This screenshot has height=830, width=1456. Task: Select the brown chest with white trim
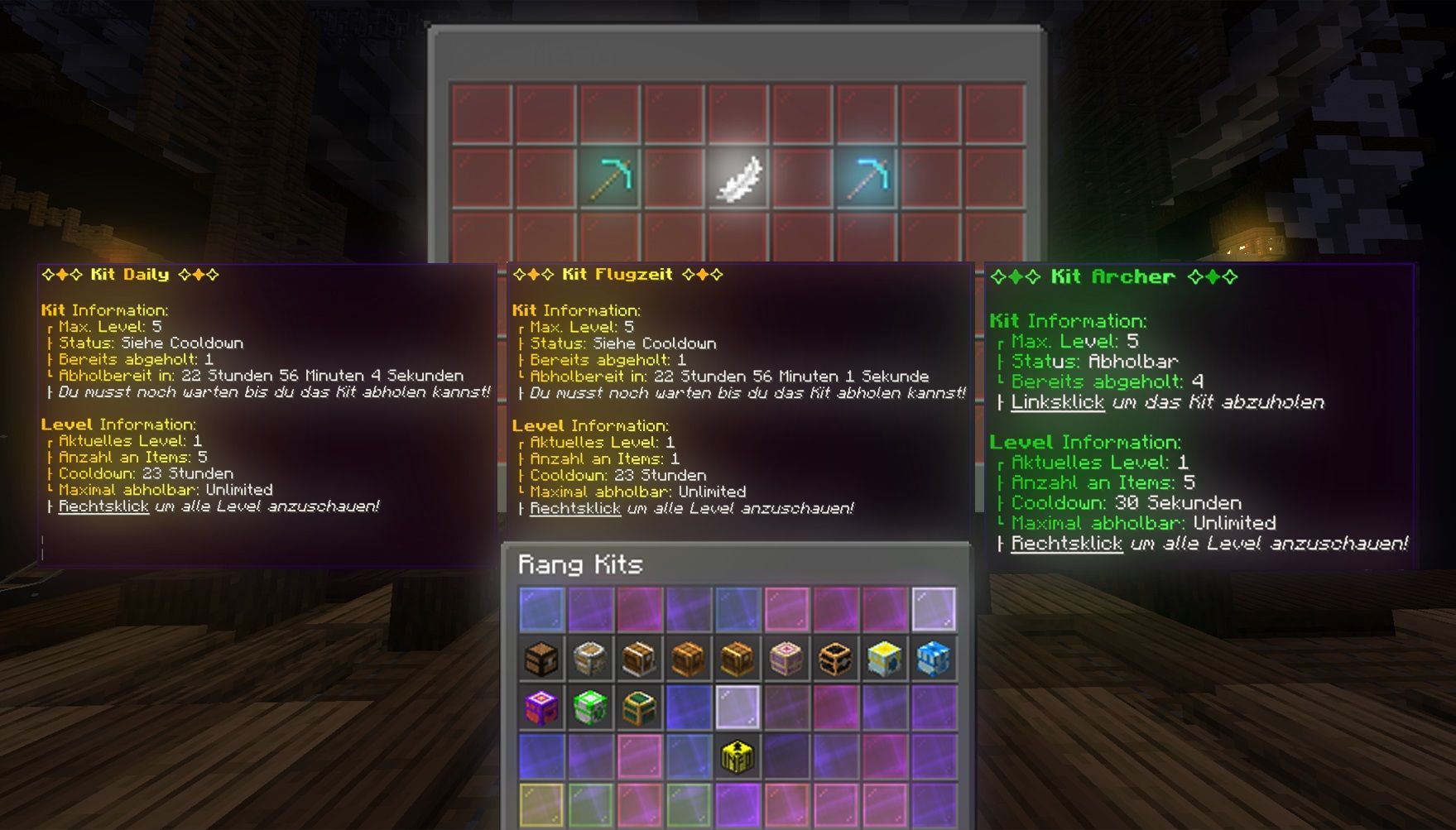[639, 659]
